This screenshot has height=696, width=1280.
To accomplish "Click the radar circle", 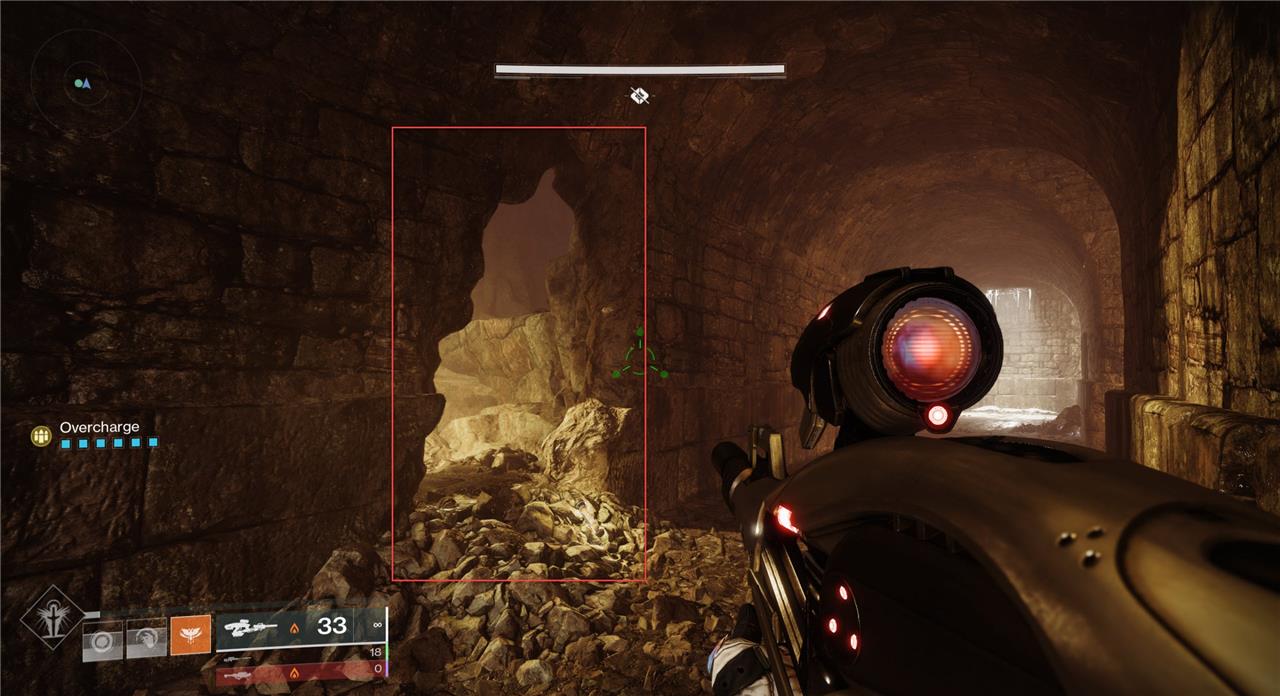I will 85,82.
